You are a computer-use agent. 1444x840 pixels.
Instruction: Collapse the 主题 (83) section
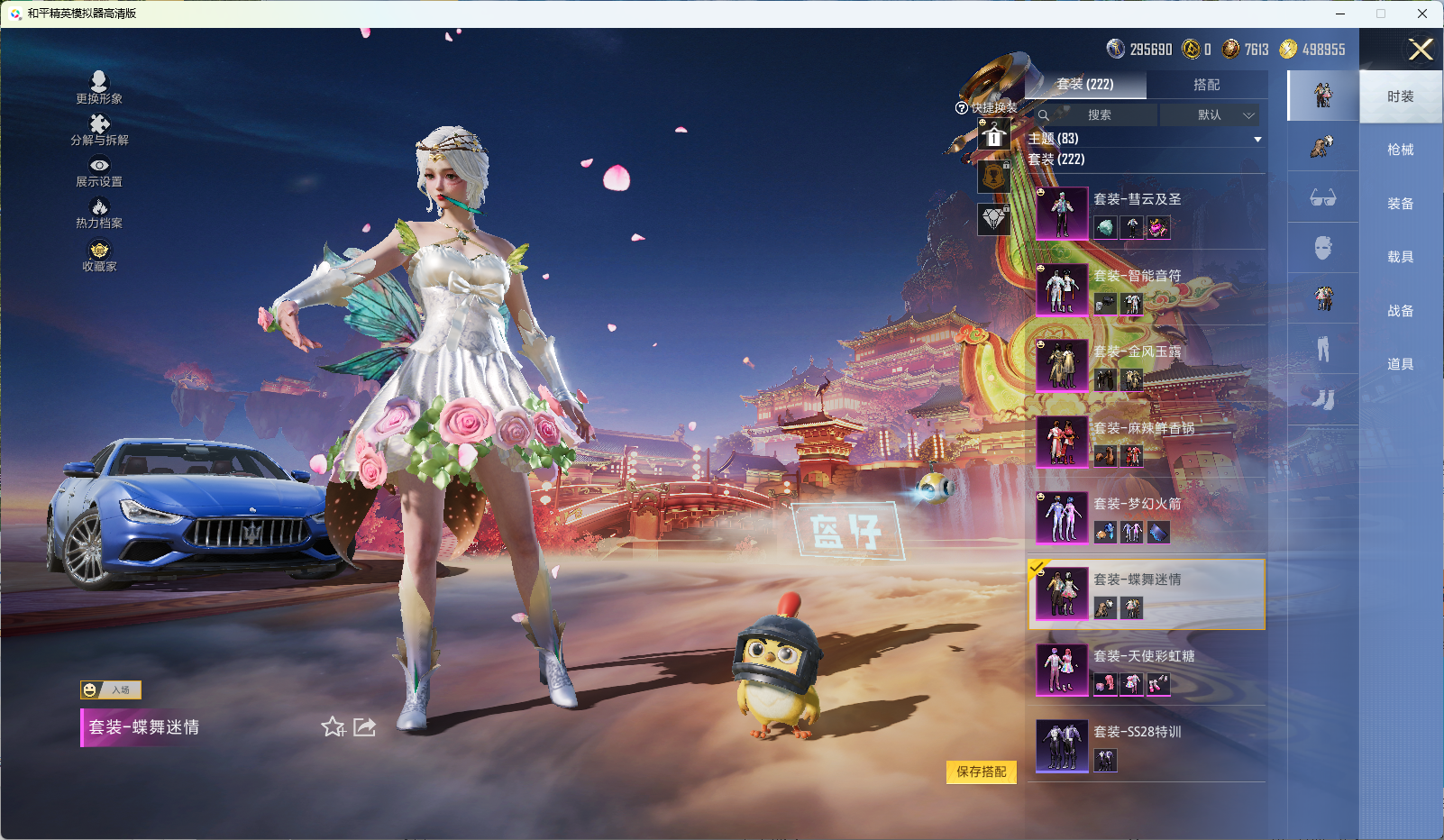click(x=1257, y=139)
